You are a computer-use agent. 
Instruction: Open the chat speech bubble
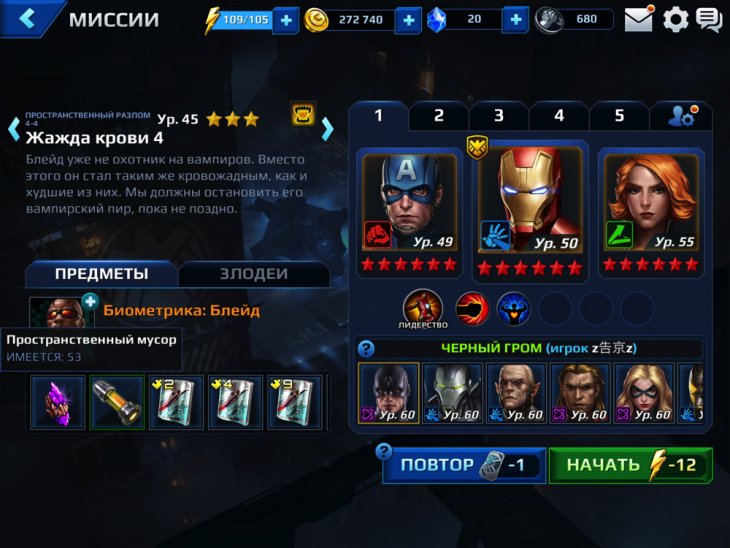[709, 19]
